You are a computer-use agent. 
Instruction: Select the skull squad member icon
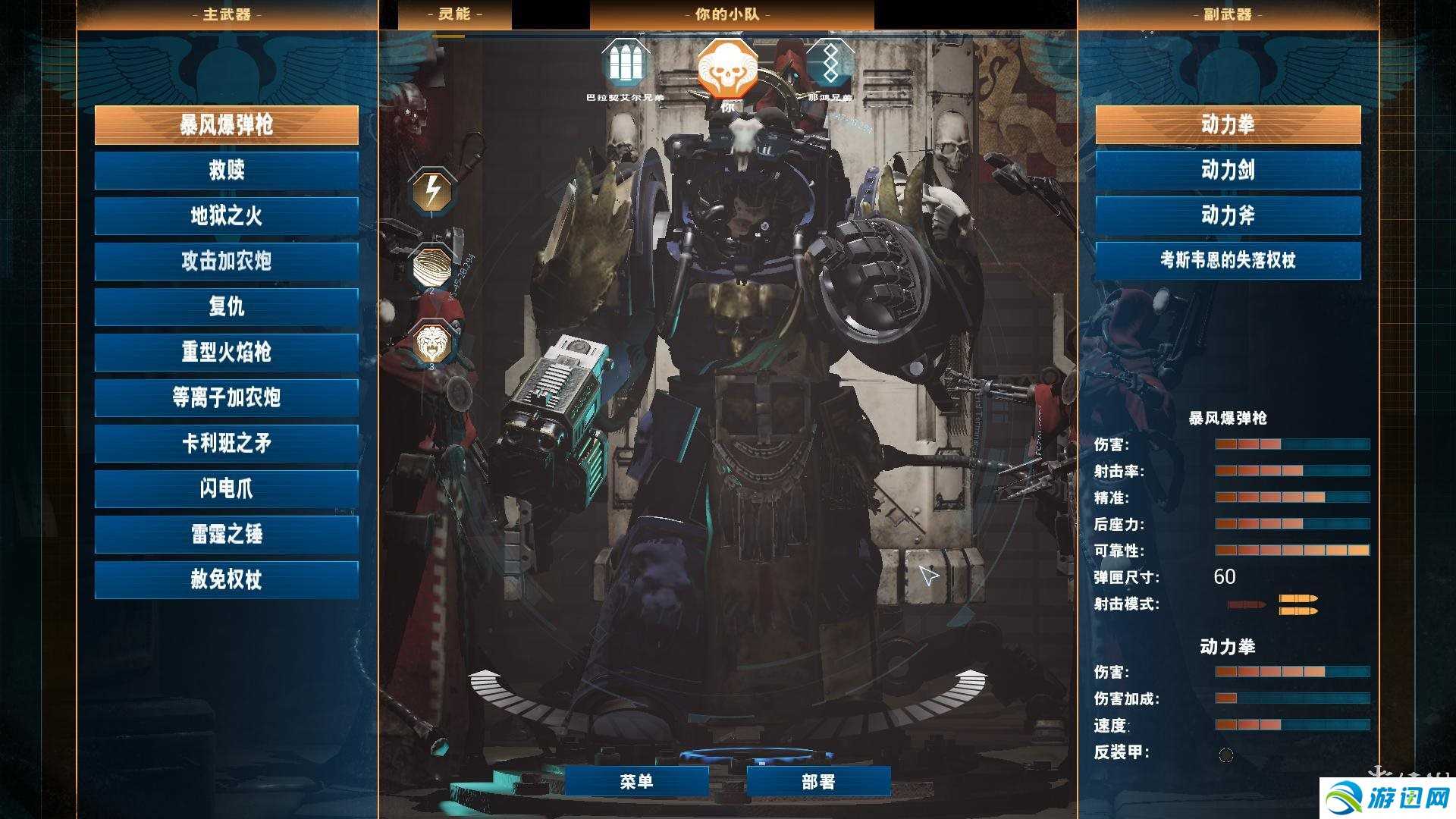click(726, 68)
